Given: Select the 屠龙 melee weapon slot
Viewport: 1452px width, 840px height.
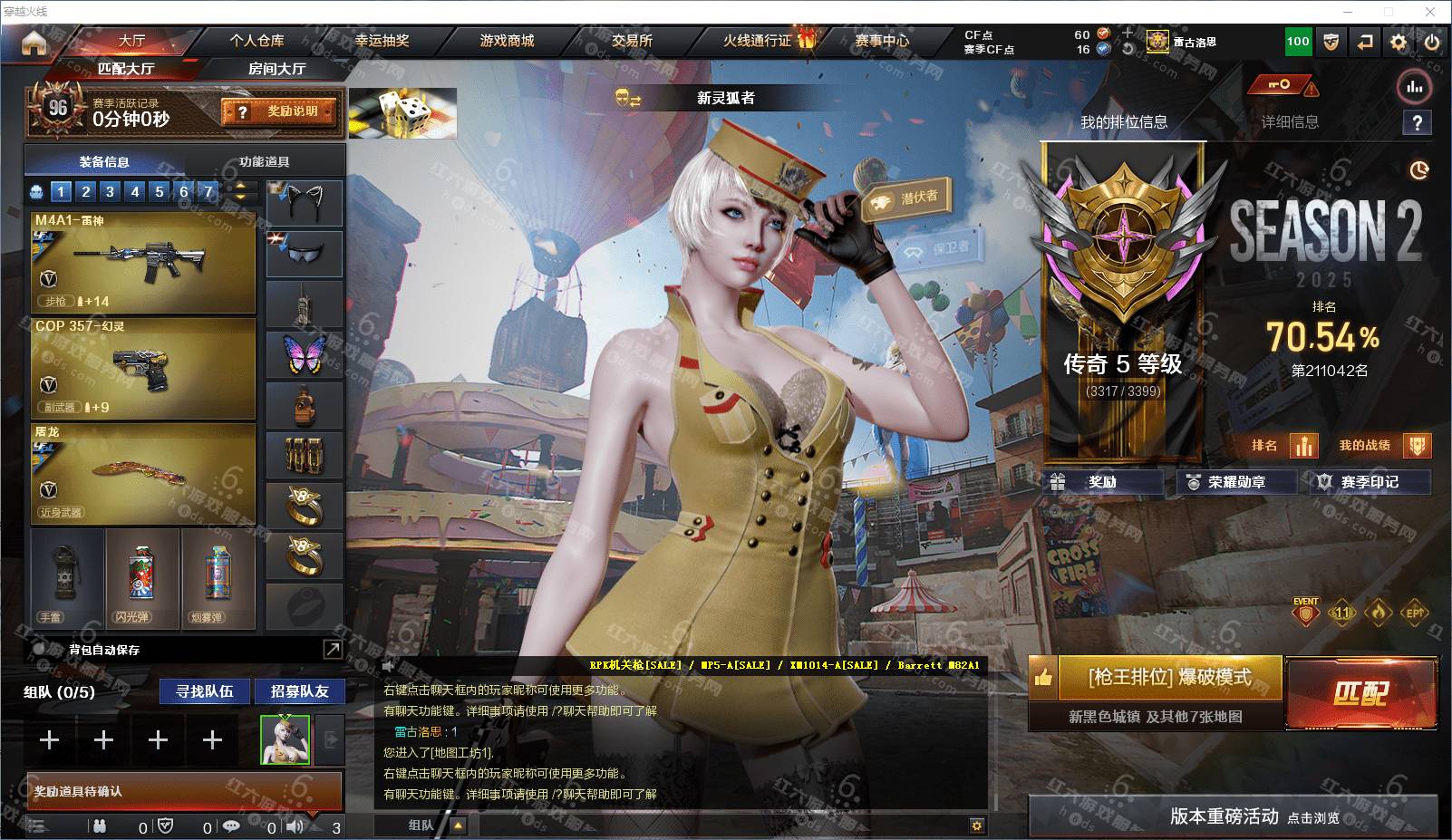Looking at the screenshot, I should click(143, 473).
